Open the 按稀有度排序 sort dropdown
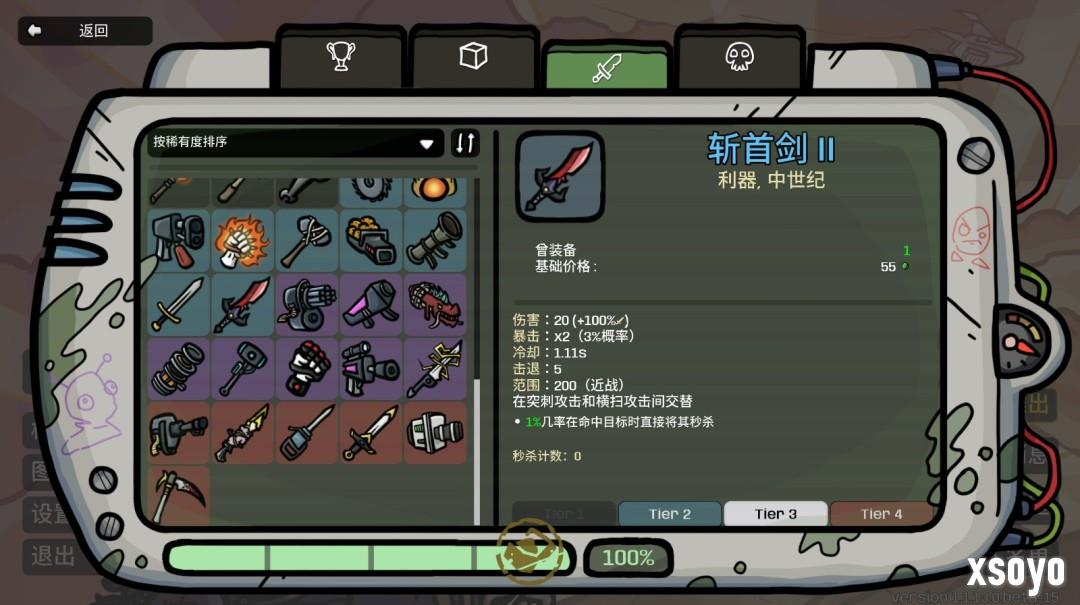This screenshot has height=605, width=1080. (x=297, y=143)
